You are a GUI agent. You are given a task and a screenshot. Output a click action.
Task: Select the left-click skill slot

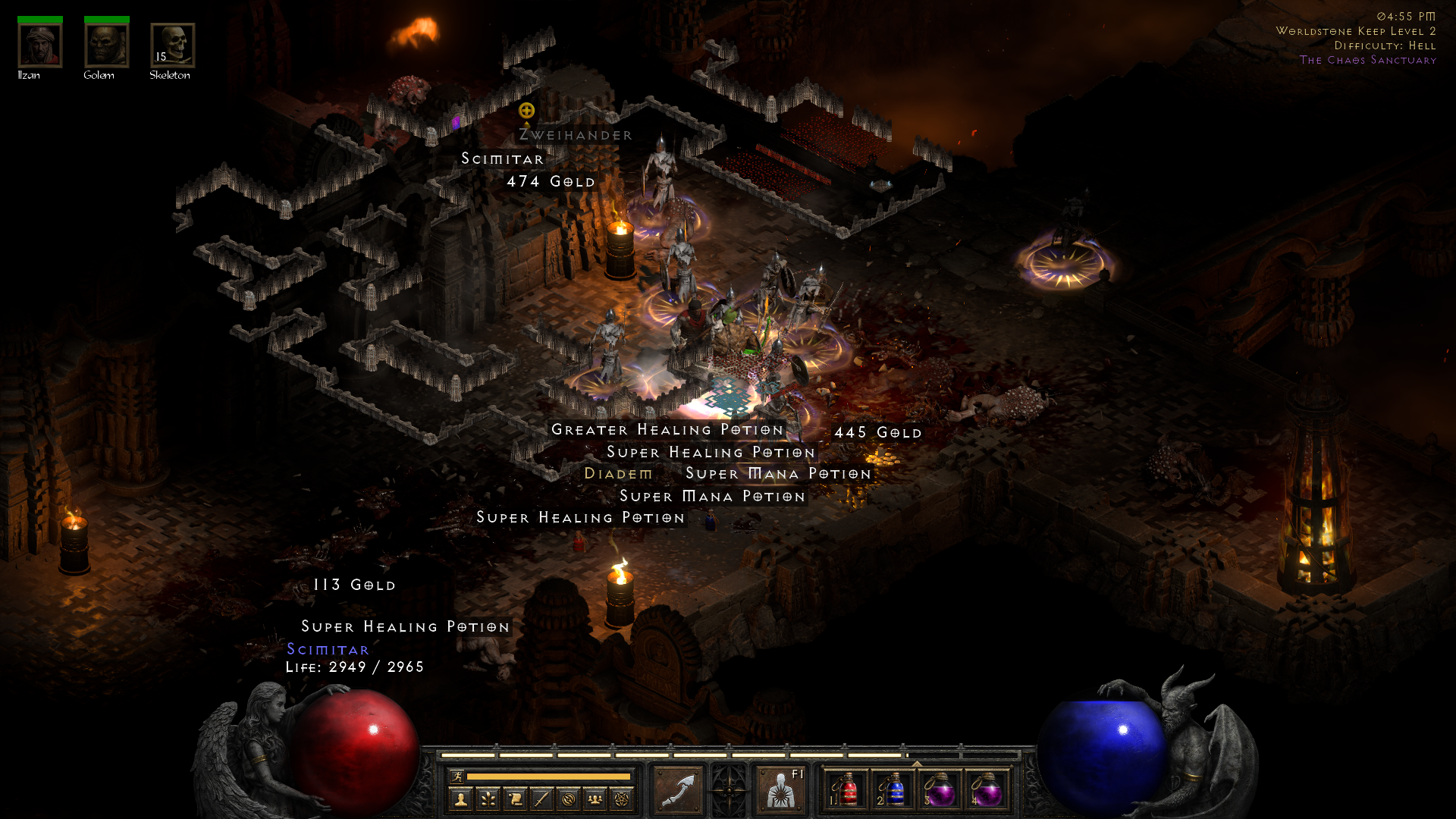point(678,790)
